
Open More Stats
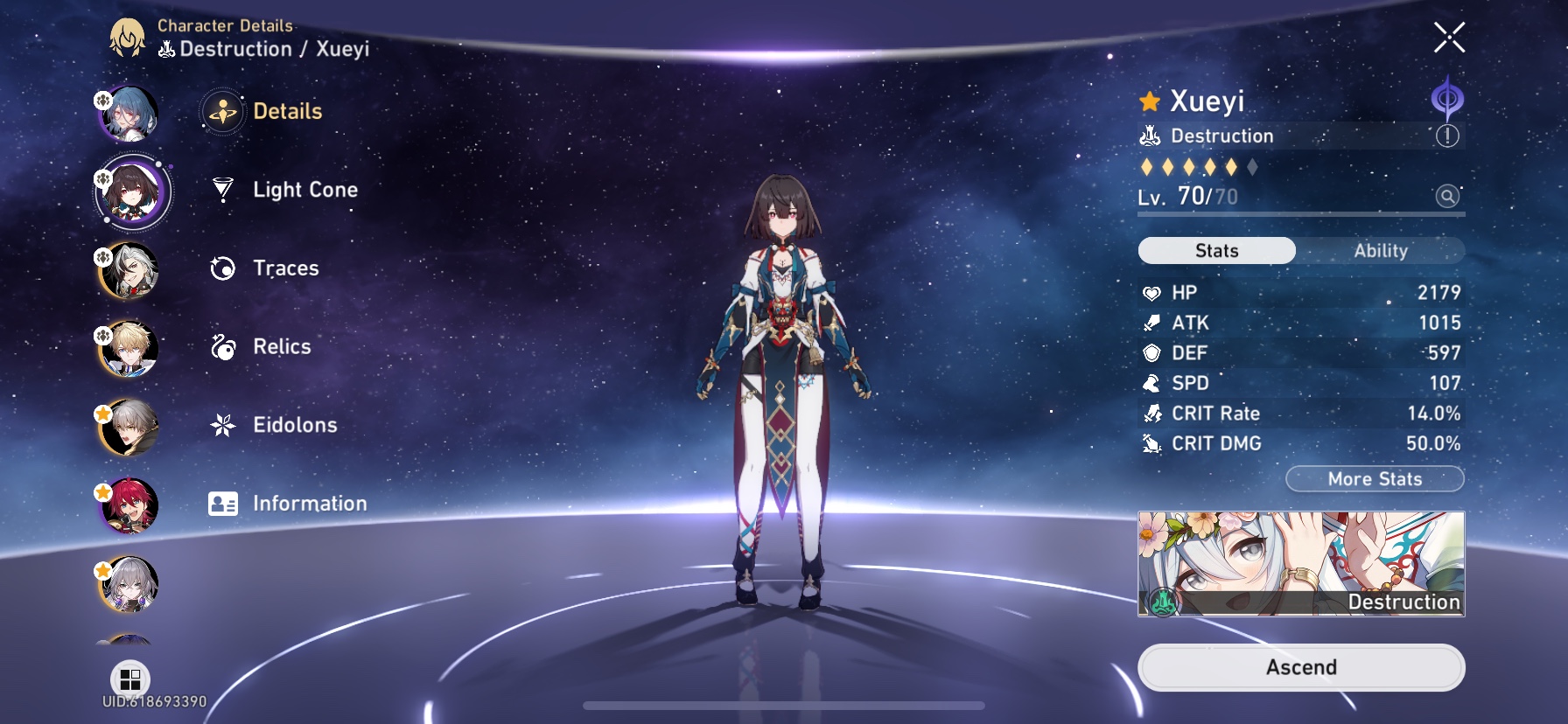tap(1375, 478)
